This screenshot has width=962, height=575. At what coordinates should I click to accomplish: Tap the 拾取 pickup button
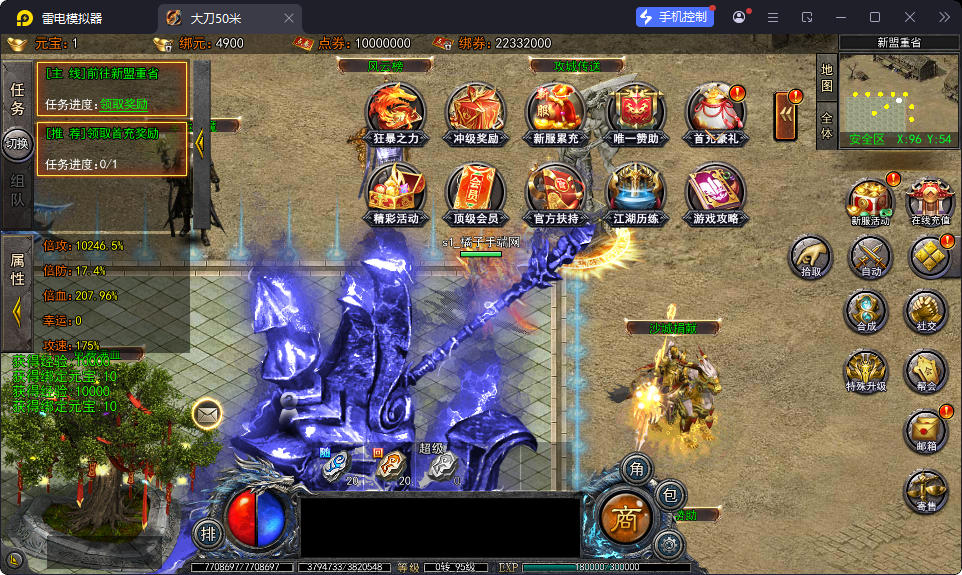(x=811, y=257)
